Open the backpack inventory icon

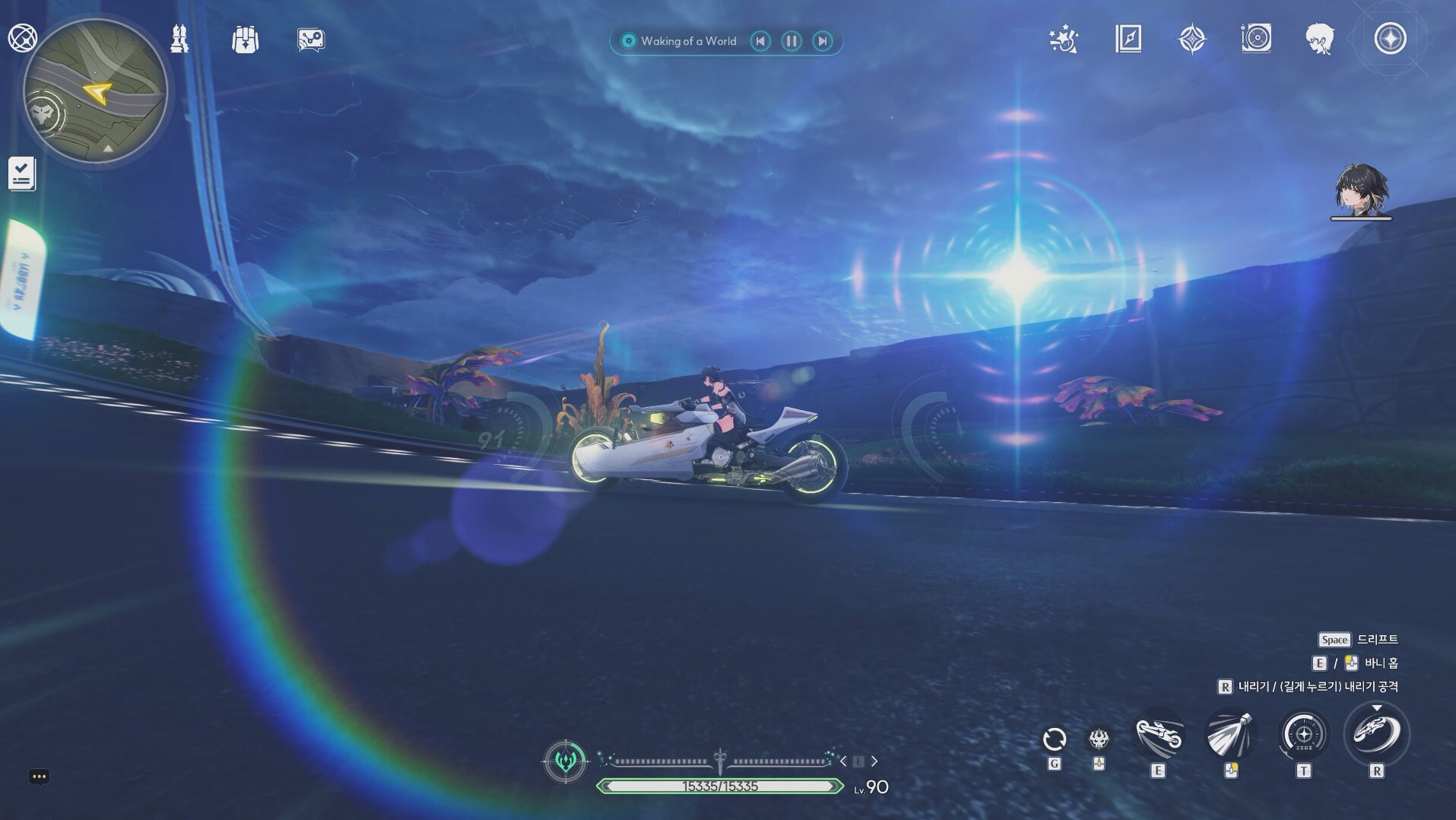point(245,40)
